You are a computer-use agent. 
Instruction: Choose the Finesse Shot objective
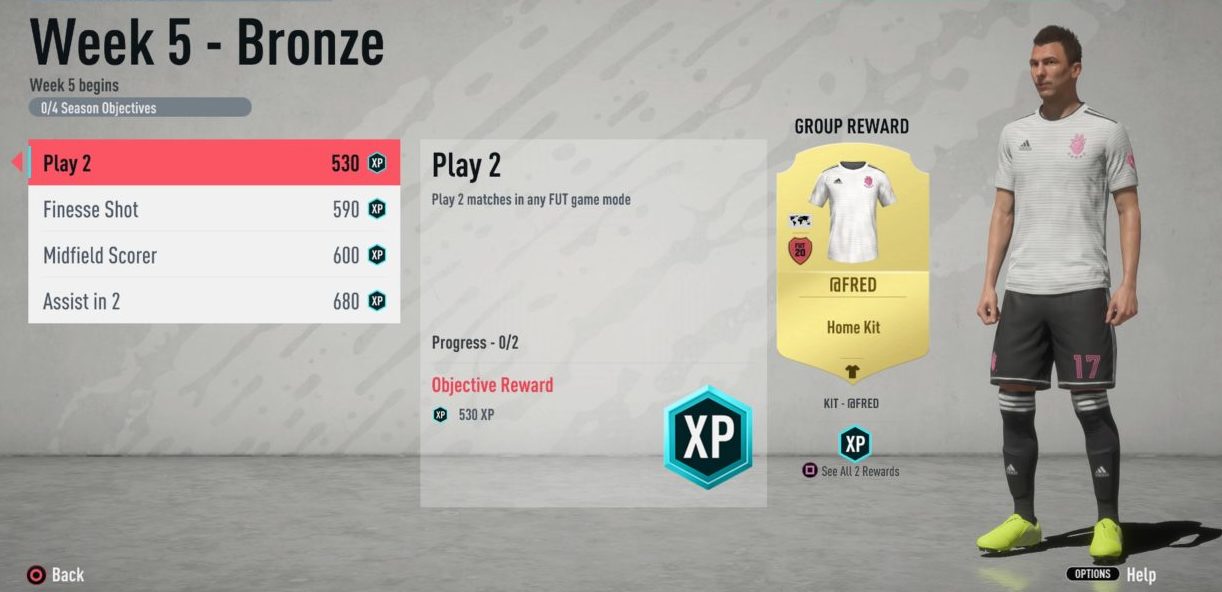pos(214,210)
